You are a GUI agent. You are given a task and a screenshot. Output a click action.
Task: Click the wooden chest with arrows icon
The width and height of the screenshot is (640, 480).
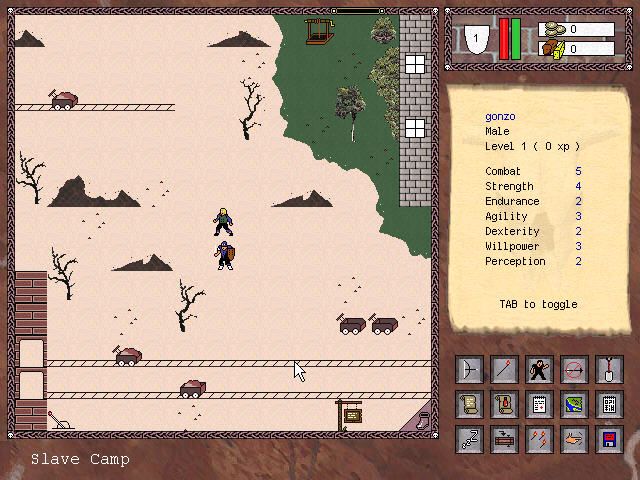click(x=504, y=439)
